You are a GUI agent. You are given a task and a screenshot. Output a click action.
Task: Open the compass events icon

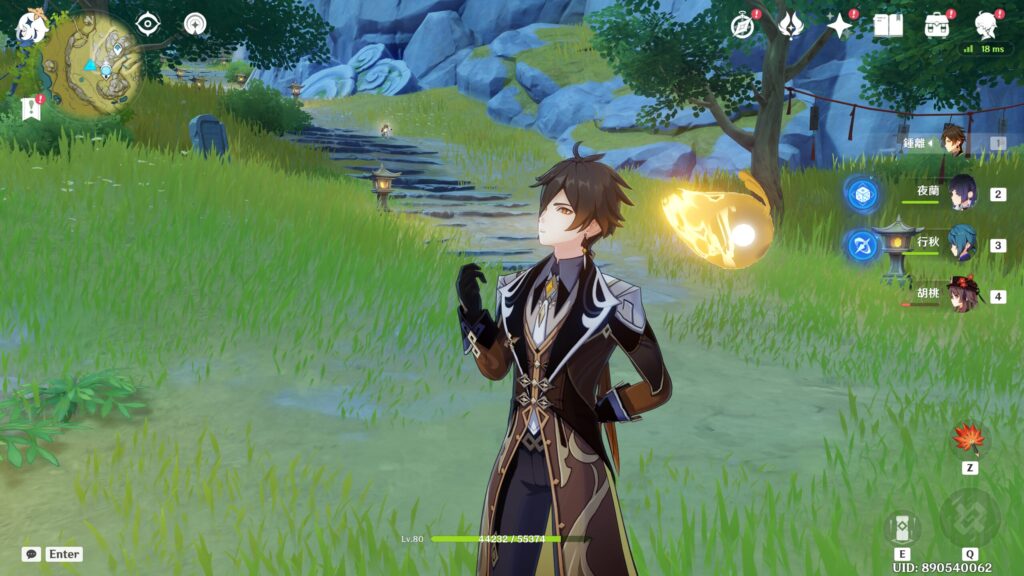(742, 25)
